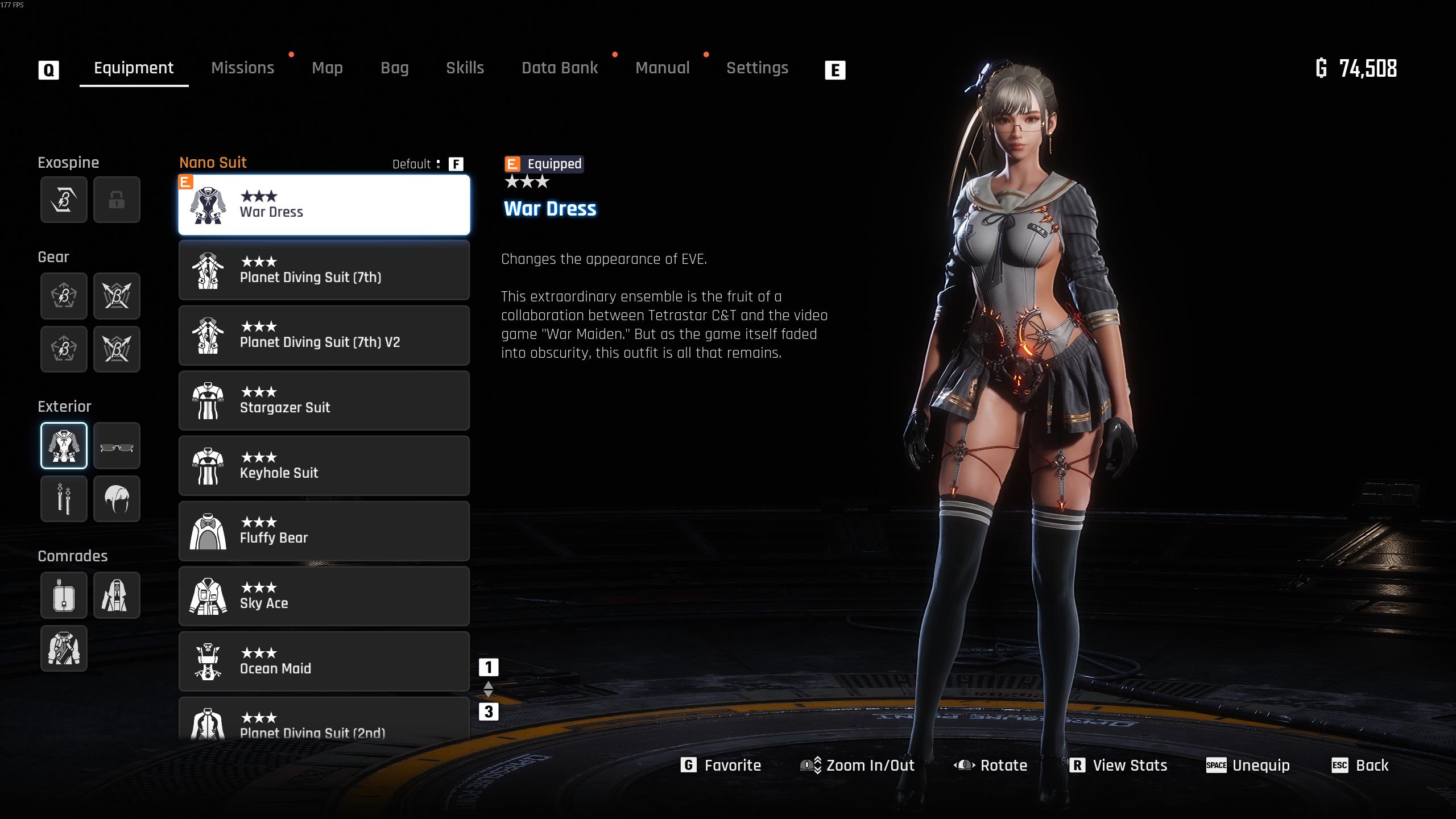Select the locked Exospine slot
The height and width of the screenshot is (819, 1456).
pyautogui.click(x=117, y=200)
